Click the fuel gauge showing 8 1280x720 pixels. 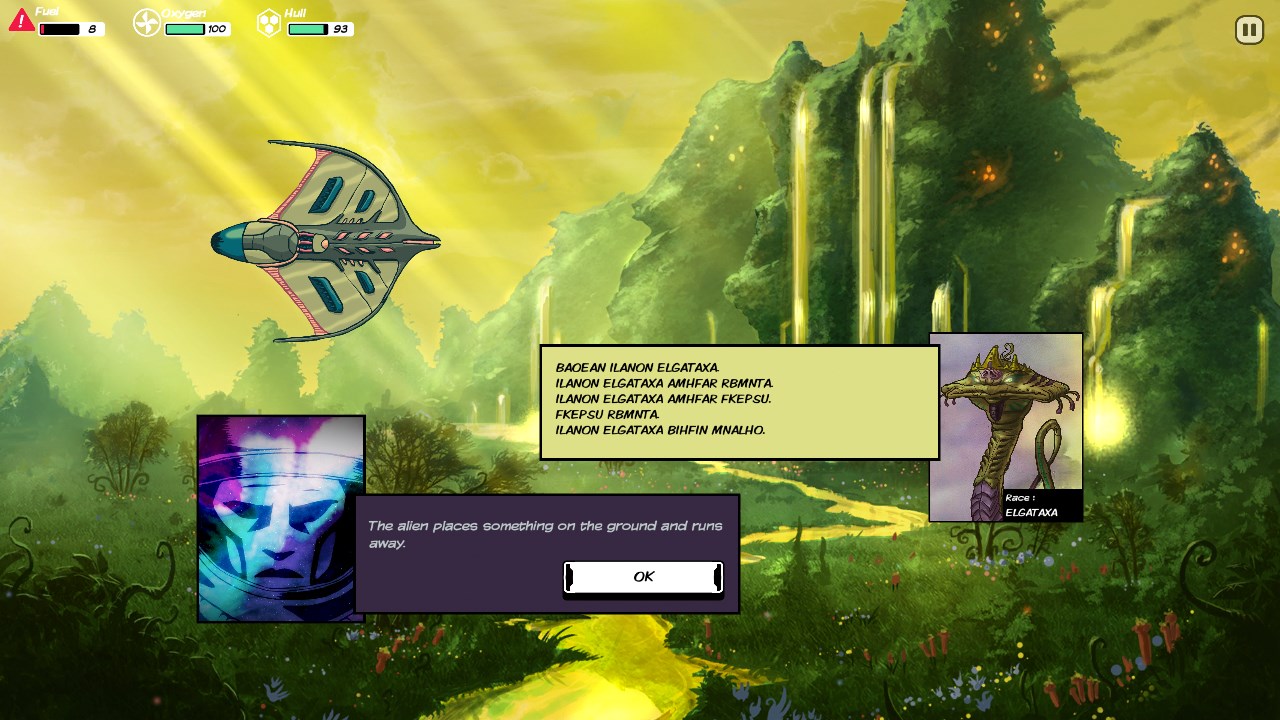pos(68,29)
